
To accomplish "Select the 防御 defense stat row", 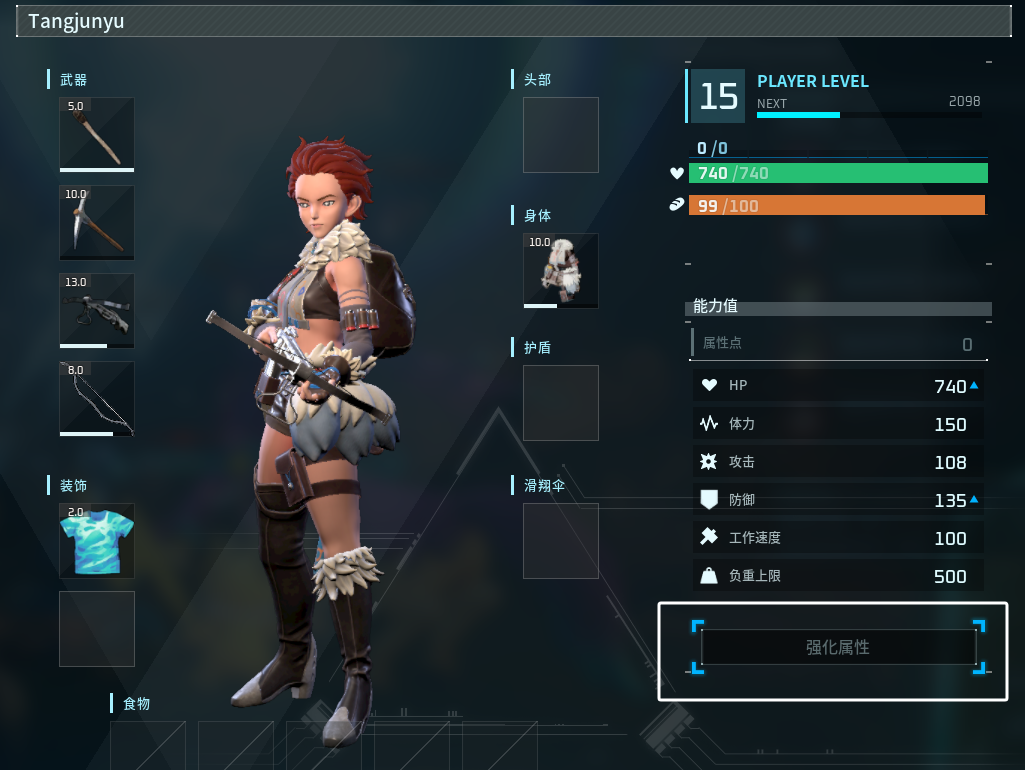I will point(838,500).
